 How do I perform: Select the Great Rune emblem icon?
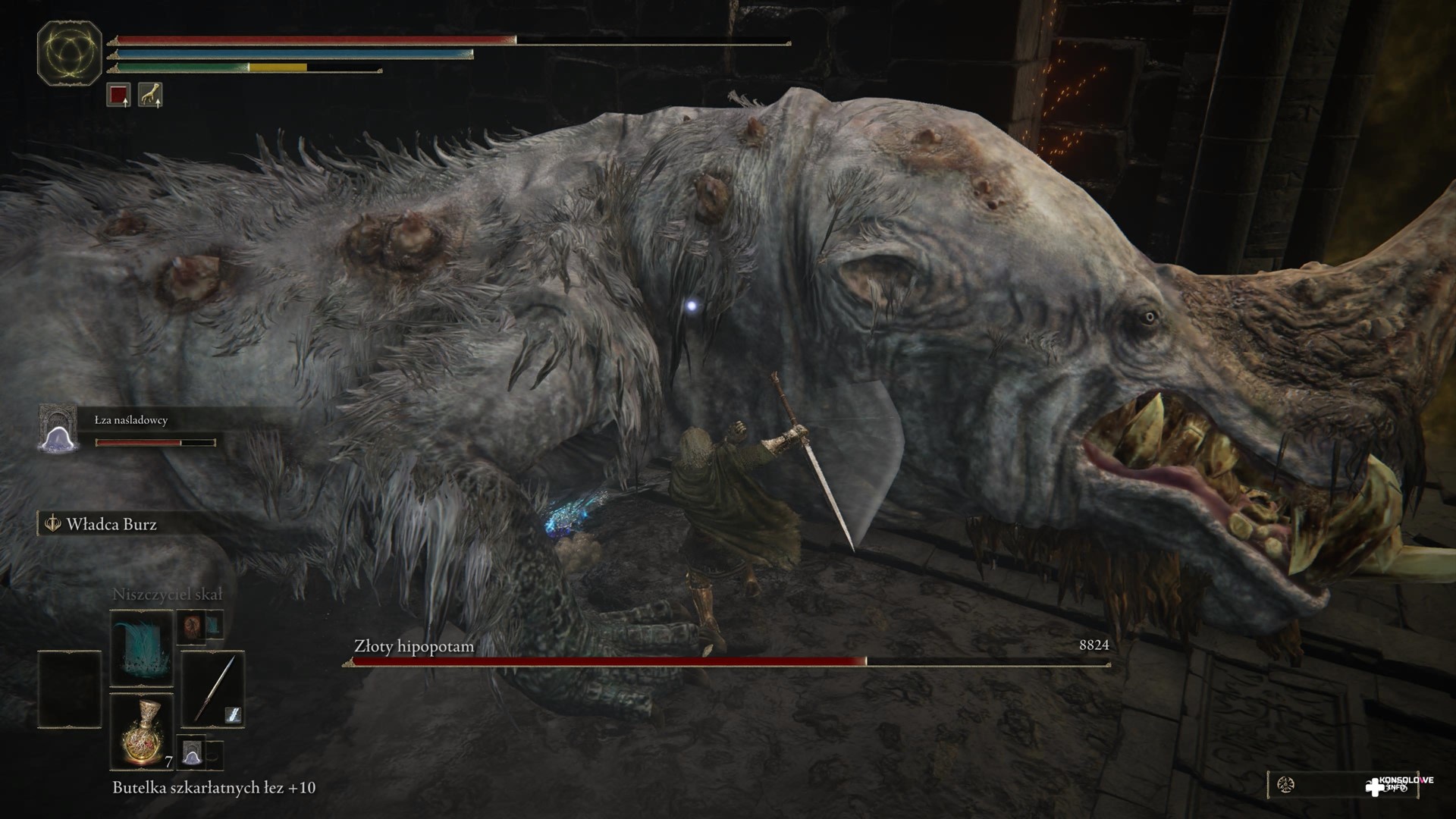(x=69, y=54)
